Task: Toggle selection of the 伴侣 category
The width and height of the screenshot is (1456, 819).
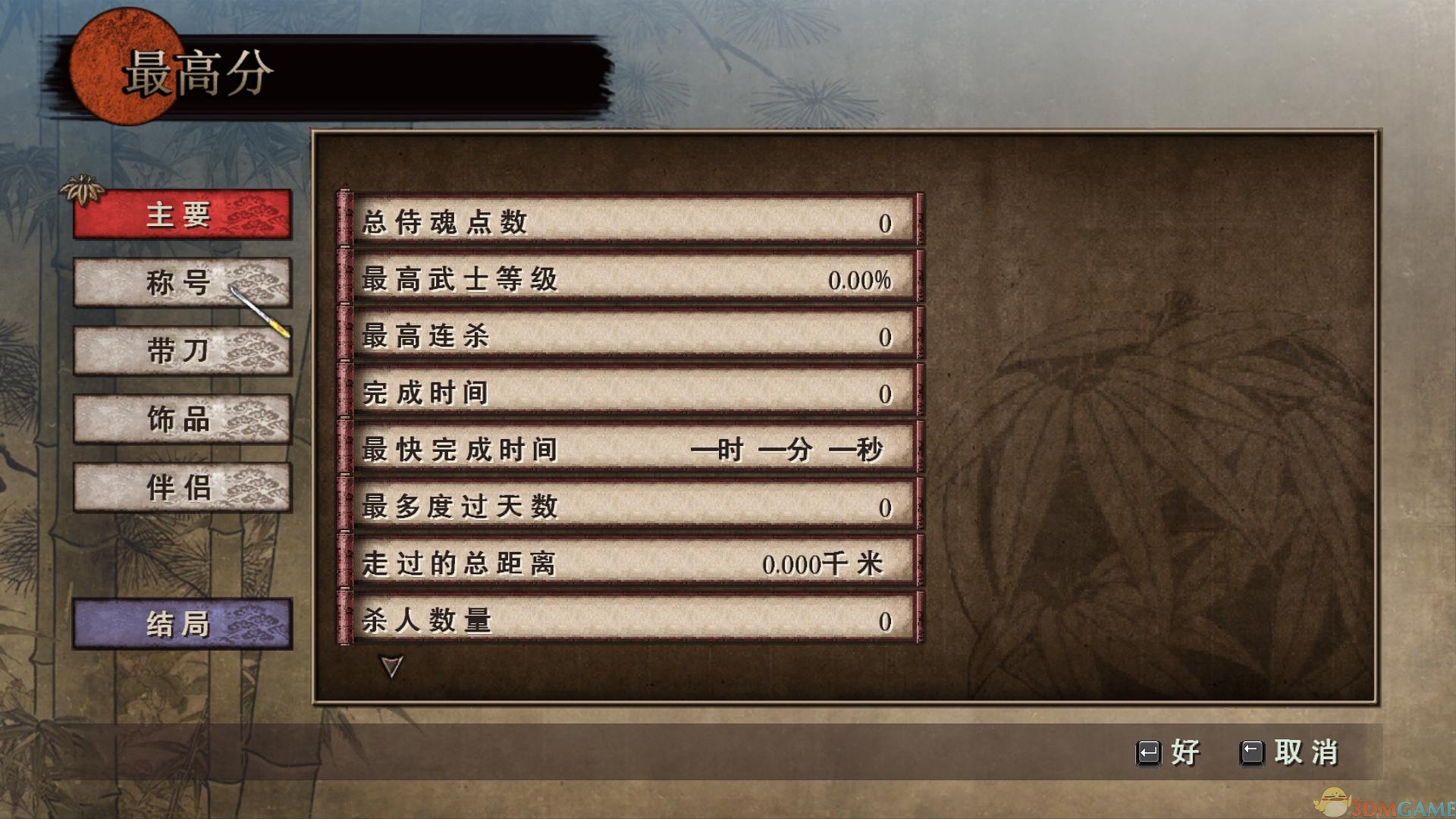Action: pyautogui.click(x=180, y=488)
